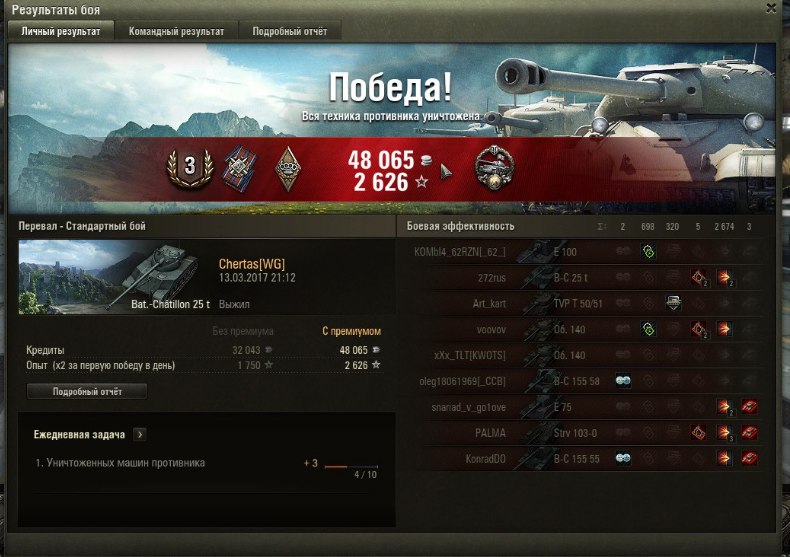Expand the Ежедневная задача arrow
The width and height of the screenshot is (790, 557).
140,435
